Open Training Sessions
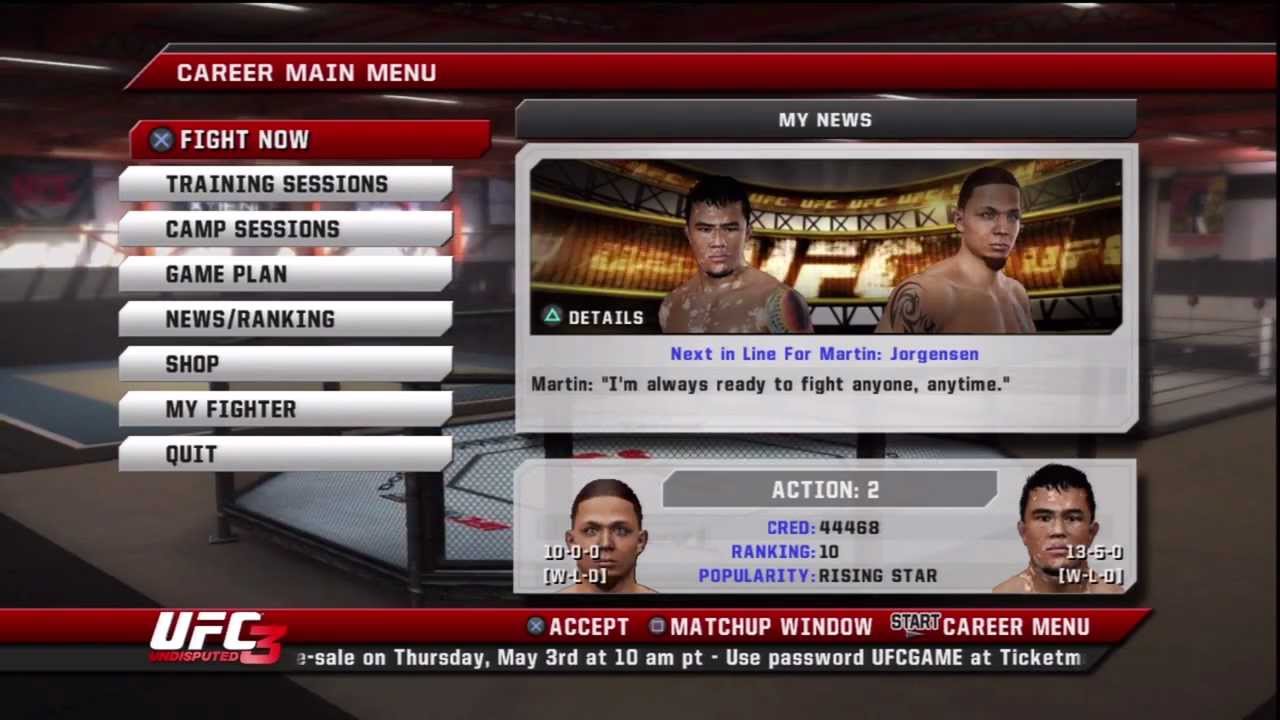Screen dimensions: 1280x720 285,184
